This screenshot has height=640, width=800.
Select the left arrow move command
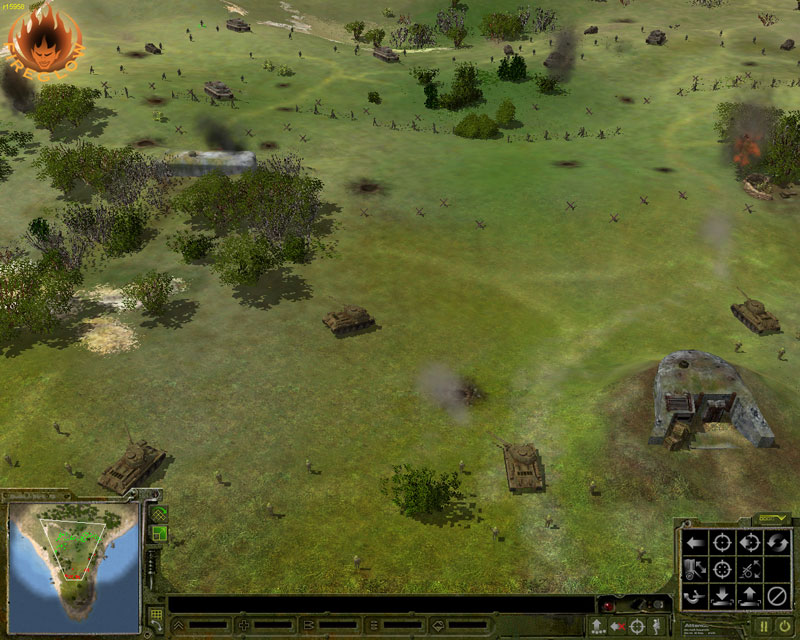[x=694, y=544]
